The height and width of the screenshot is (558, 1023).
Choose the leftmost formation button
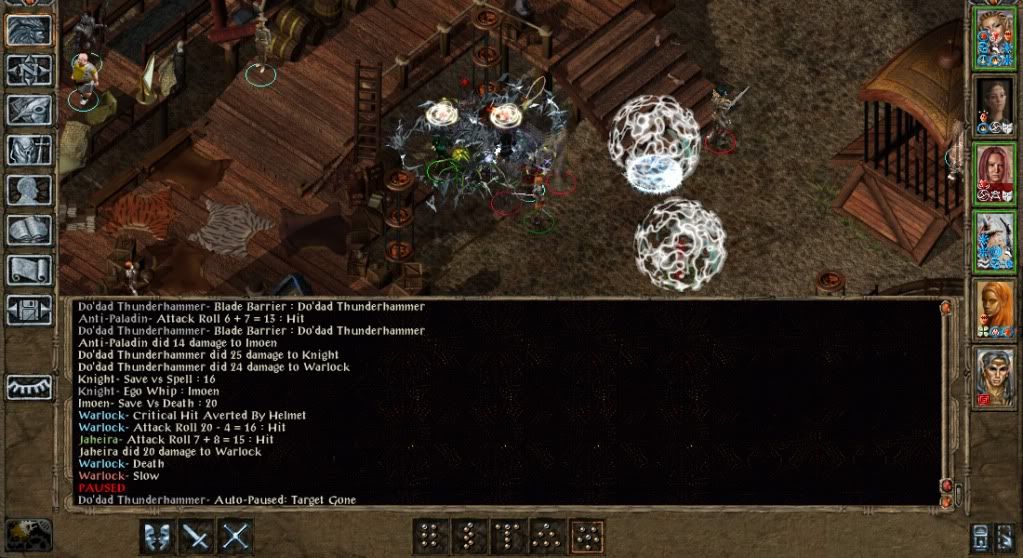tap(430, 537)
